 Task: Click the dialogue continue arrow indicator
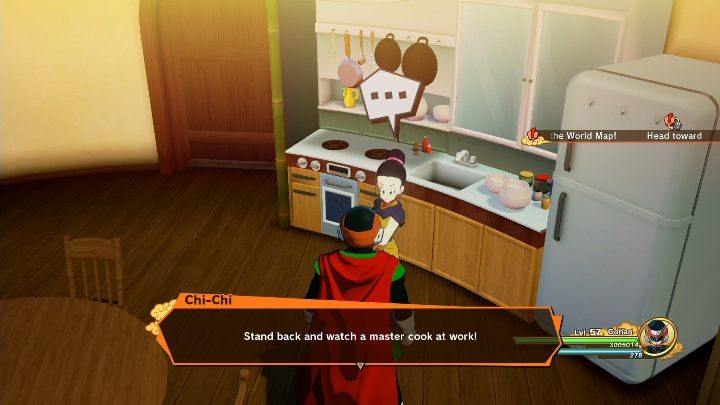tap(360, 365)
